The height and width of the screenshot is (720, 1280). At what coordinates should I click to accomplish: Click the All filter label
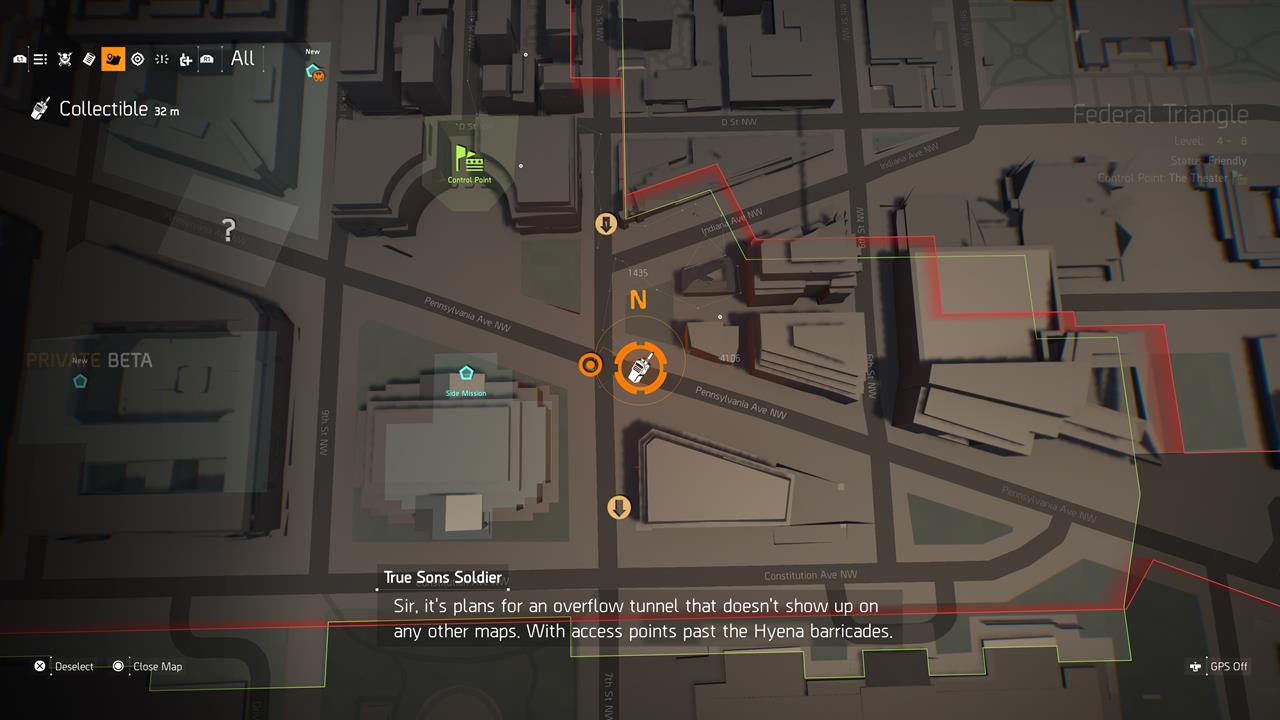click(x=243, y=58)
